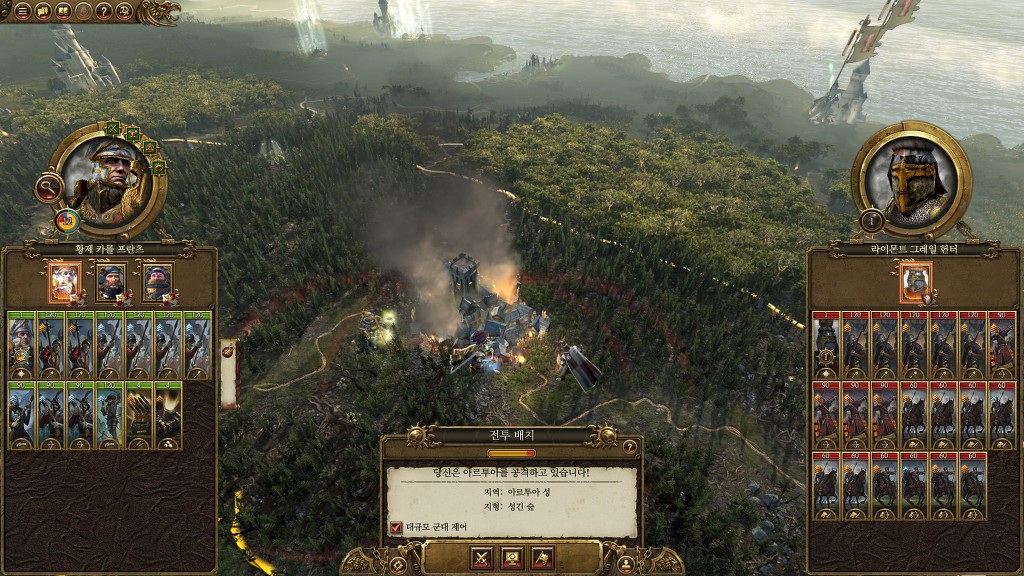The height and width of the screenshot is (576, 1024).
Task: Toggle the large army control checkbox
Action: click(x=396, y=526)
